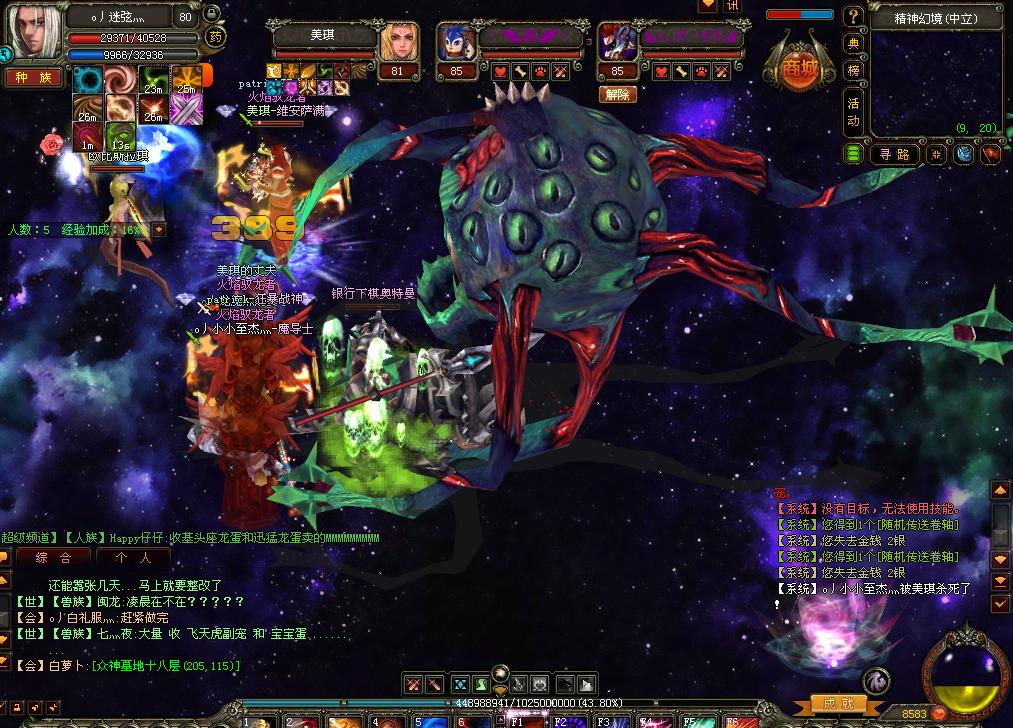Screen dimensions: 1013x728
Task: Switch to the 个人 chat tab
Action: (x=133, y=558)
